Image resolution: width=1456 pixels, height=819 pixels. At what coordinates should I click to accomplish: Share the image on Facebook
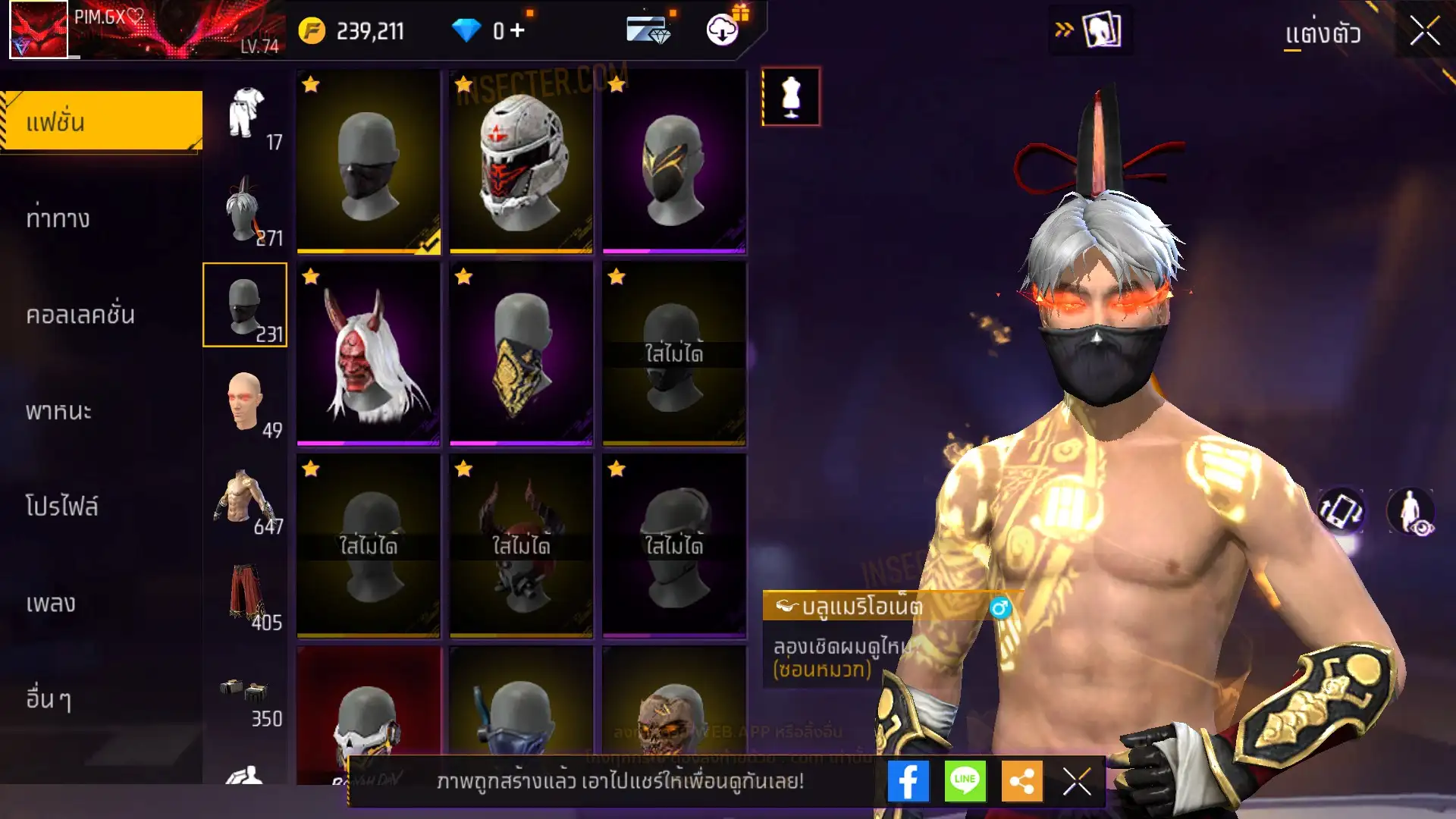click(908, 781)
